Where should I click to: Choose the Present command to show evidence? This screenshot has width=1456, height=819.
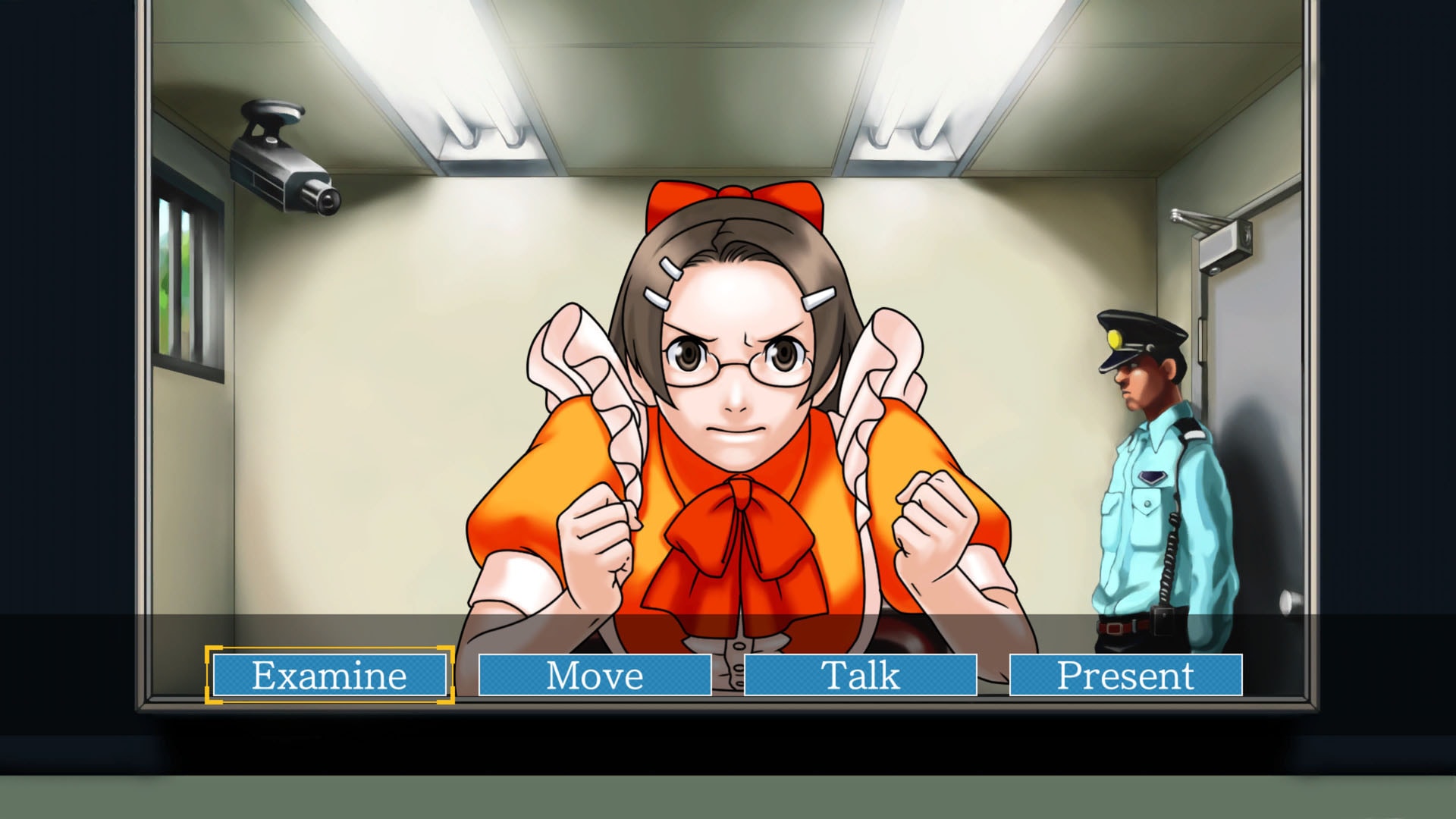[x=1128, y=675]
